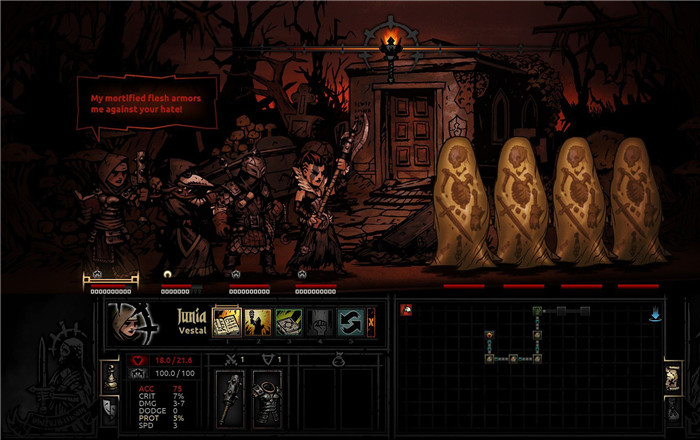Select the green room on the map
This screenshot has width=700, height=440.
click(x=536, y=311)
